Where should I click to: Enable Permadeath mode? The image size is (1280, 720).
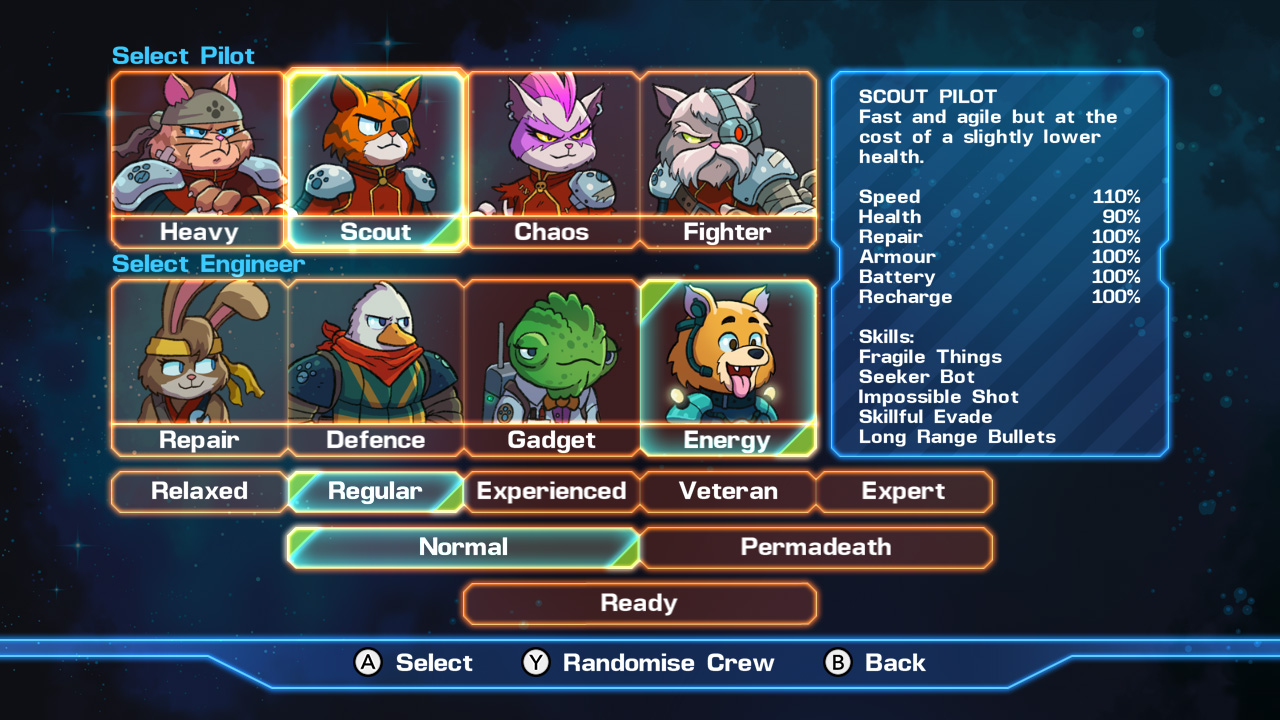pyautogui.click(x=817, y=547)
